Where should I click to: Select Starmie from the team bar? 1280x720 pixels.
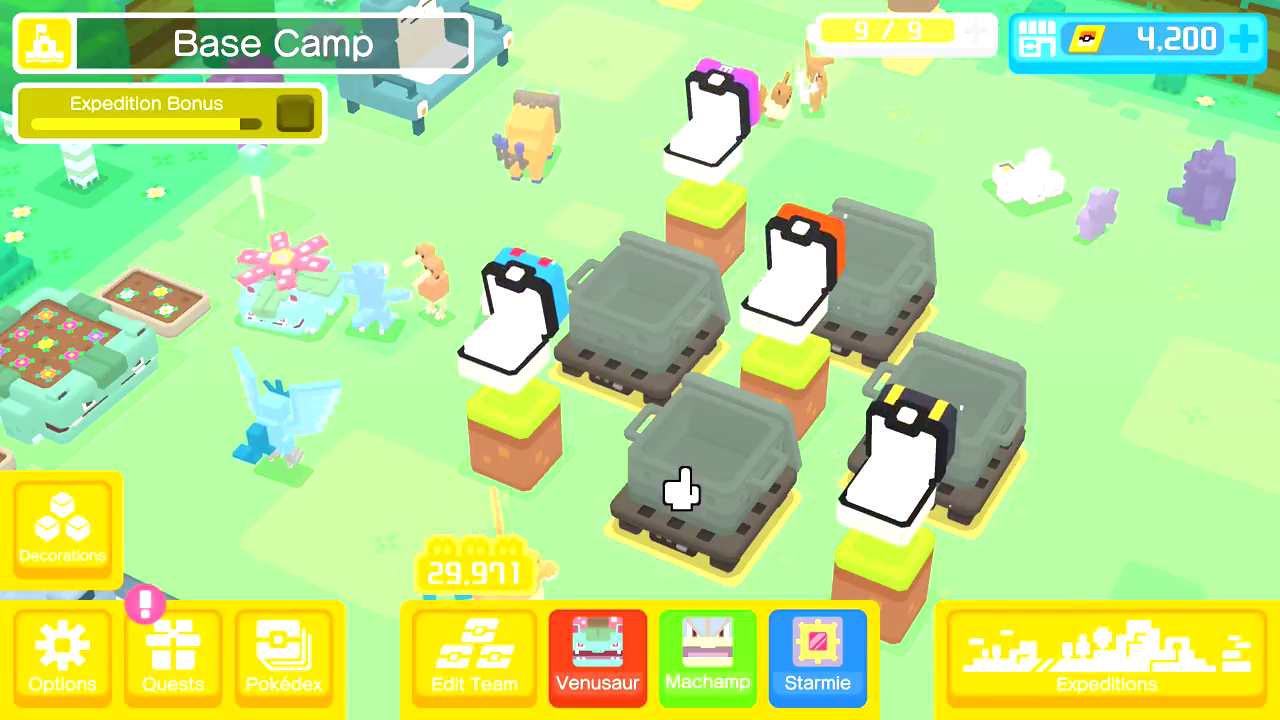817,657
